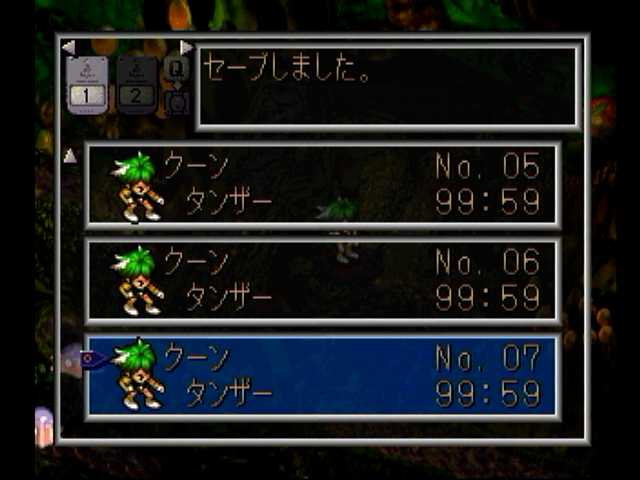Choose the quick save Q icon
The width and height of the screenshot is (640, 480).
pyautogui.click(x=175, y=70)
